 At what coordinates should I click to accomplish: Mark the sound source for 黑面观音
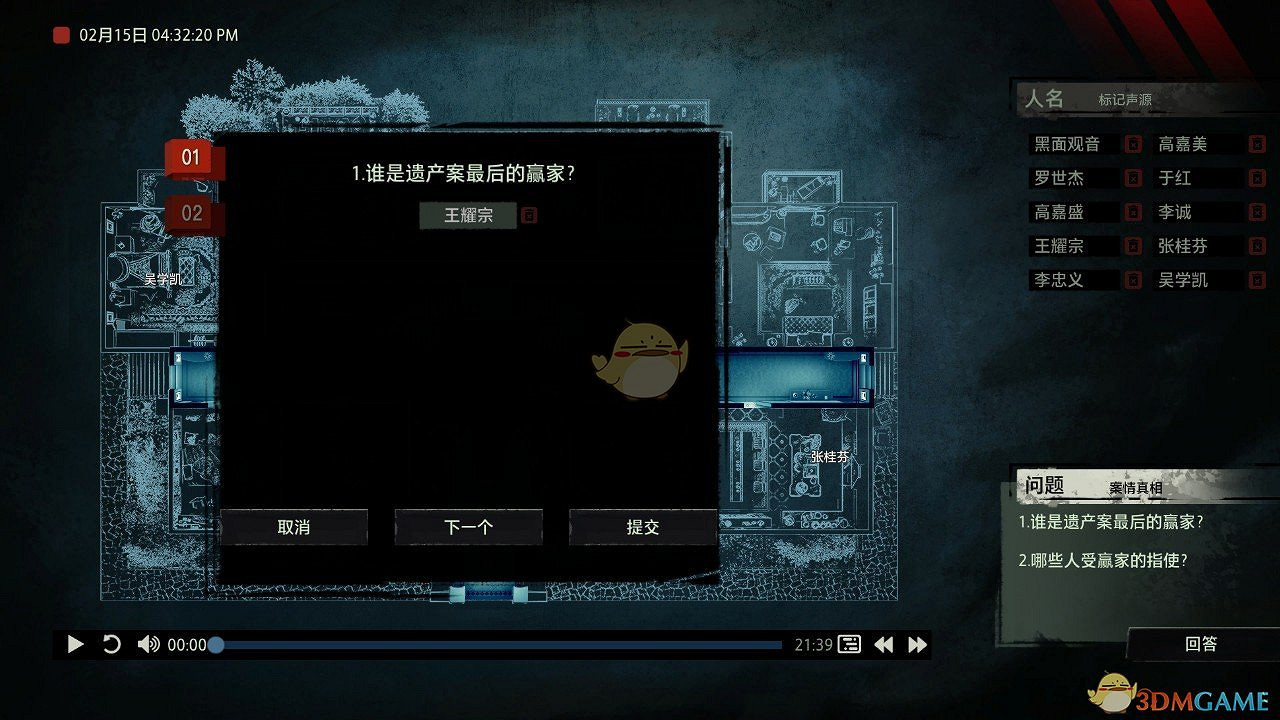pyautogui.click(x=1132, y=144)
